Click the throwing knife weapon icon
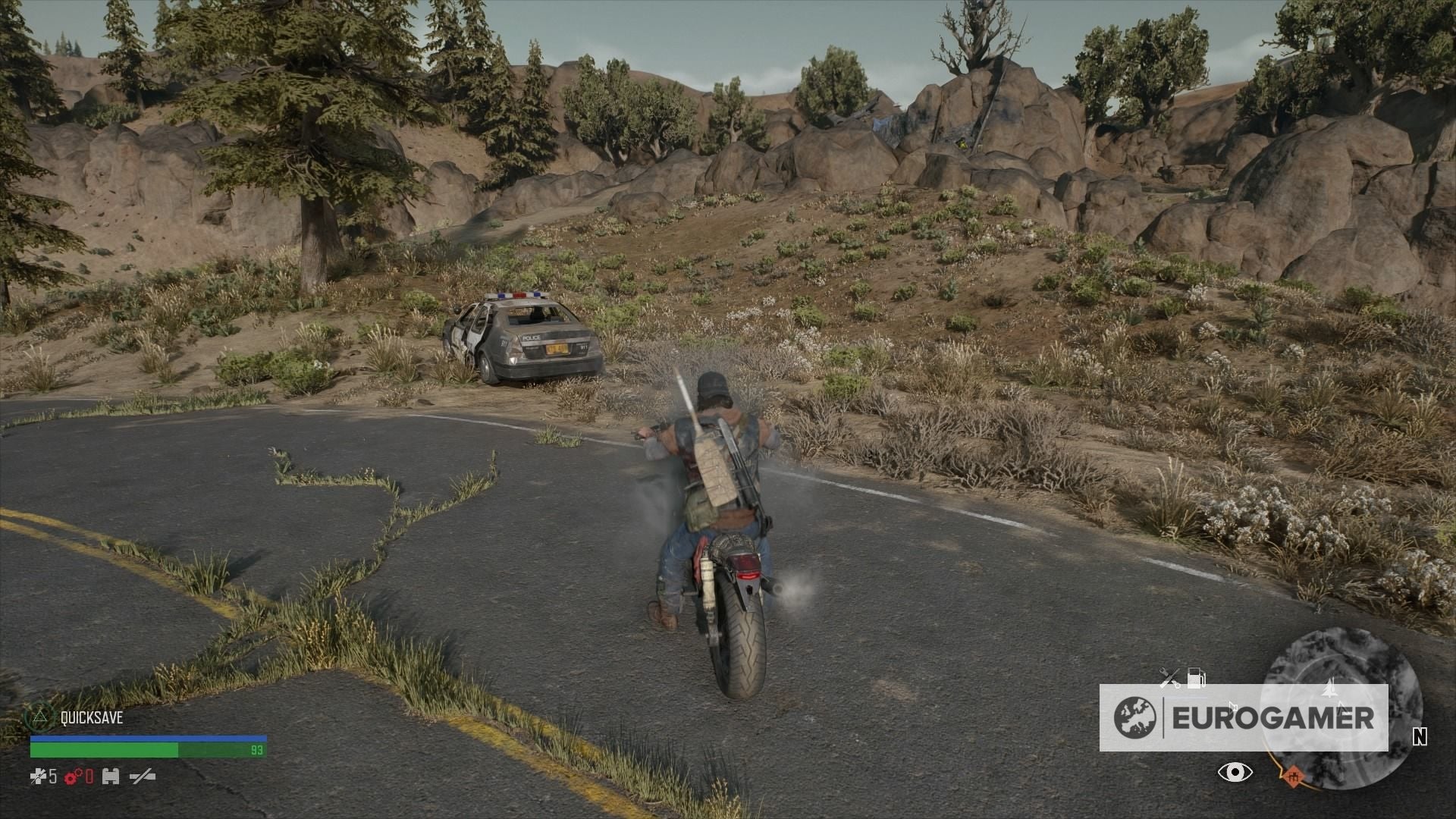The image size is (1456, 819). pos(143,777)
